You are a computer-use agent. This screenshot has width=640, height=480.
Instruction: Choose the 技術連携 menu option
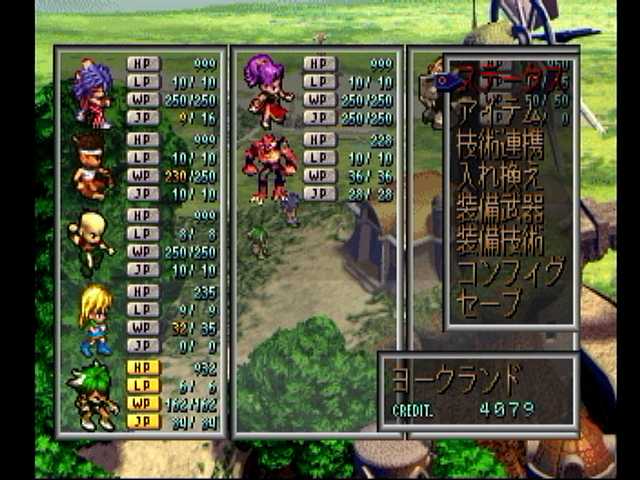tap(500, 148)
